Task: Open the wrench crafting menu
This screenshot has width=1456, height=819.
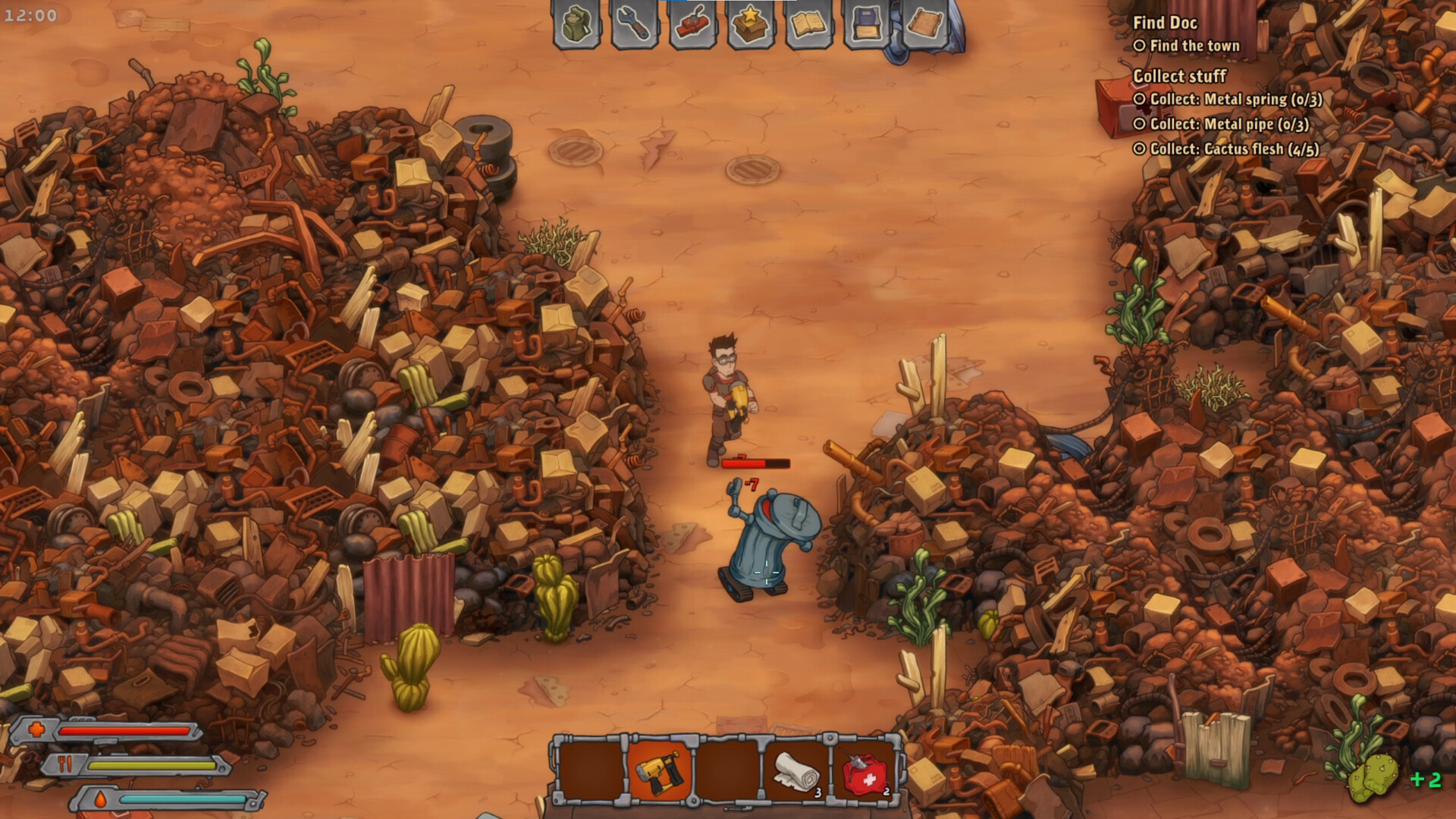Action: pyautogui.click(x=634, y=24)
